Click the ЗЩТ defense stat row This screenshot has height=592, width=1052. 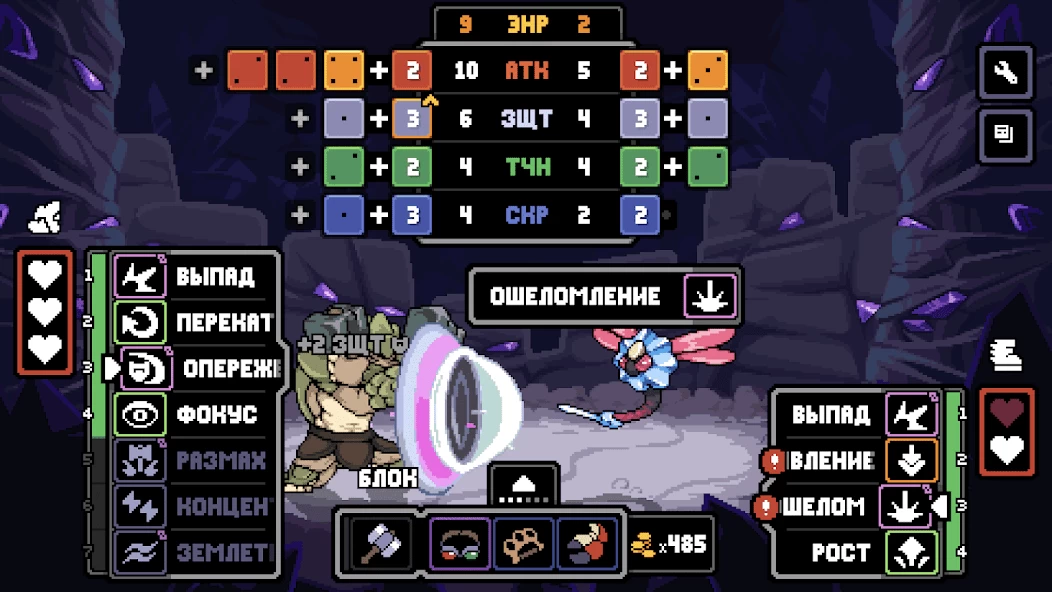coord(526,119)
